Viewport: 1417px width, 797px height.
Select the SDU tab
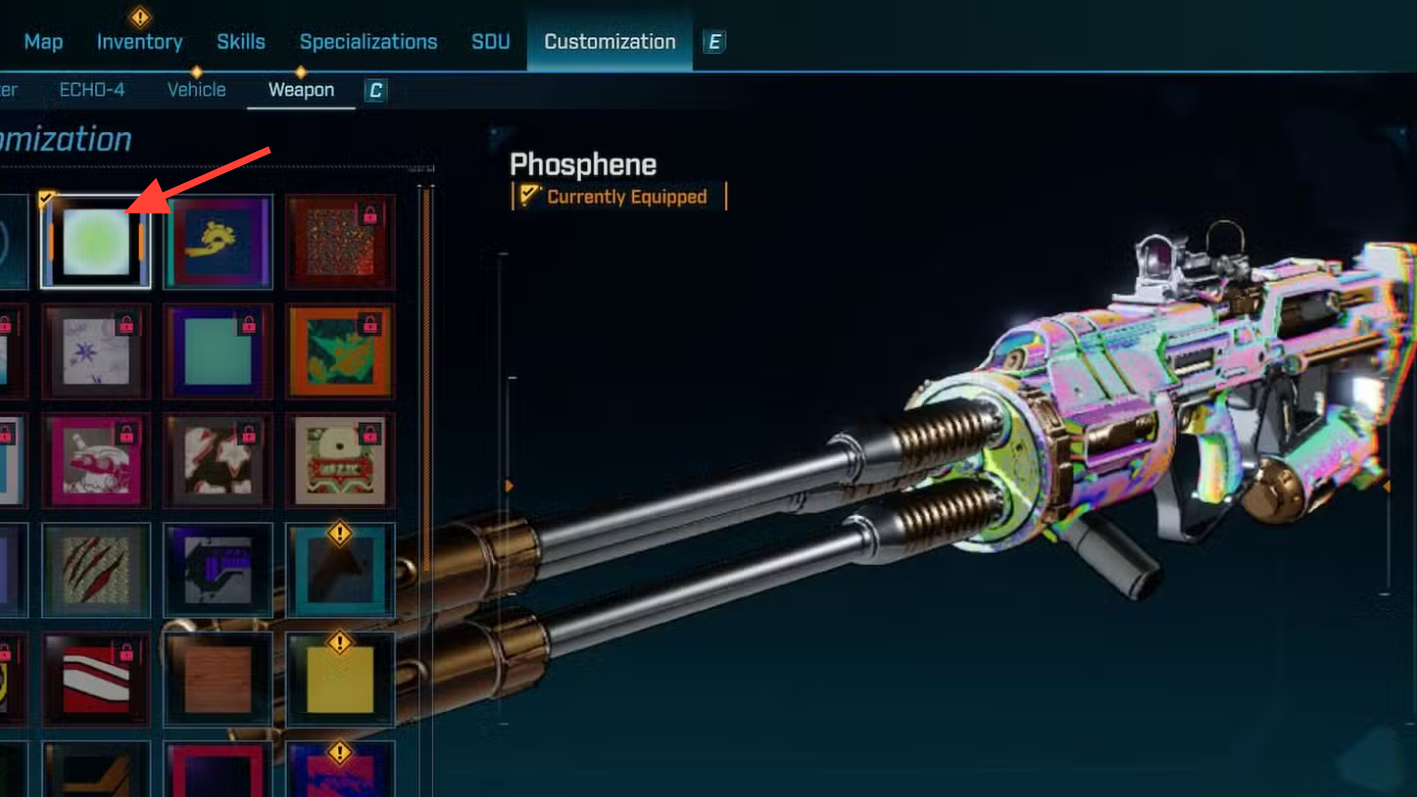[491, 42]
